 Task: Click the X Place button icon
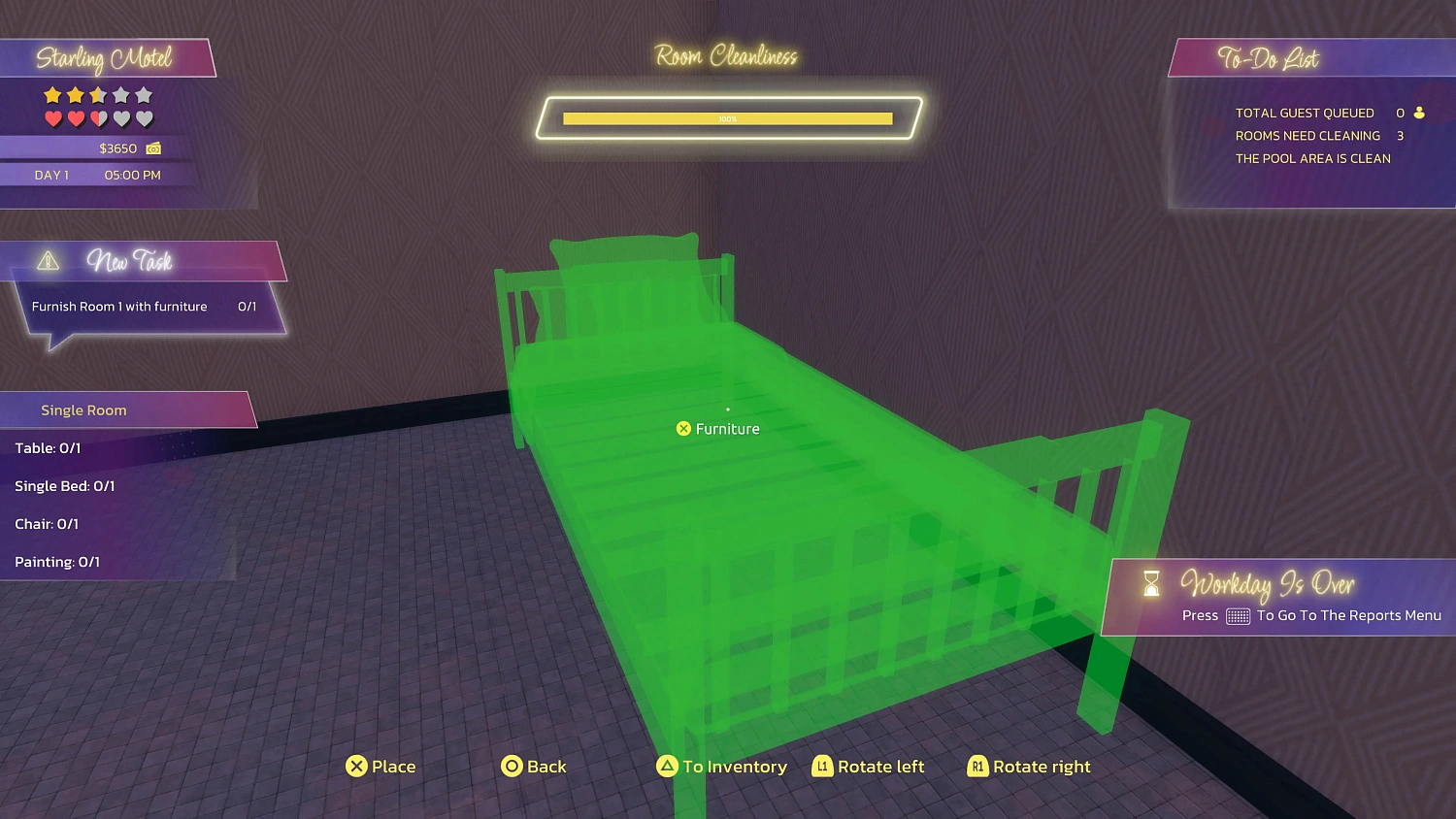pos(357,767)
